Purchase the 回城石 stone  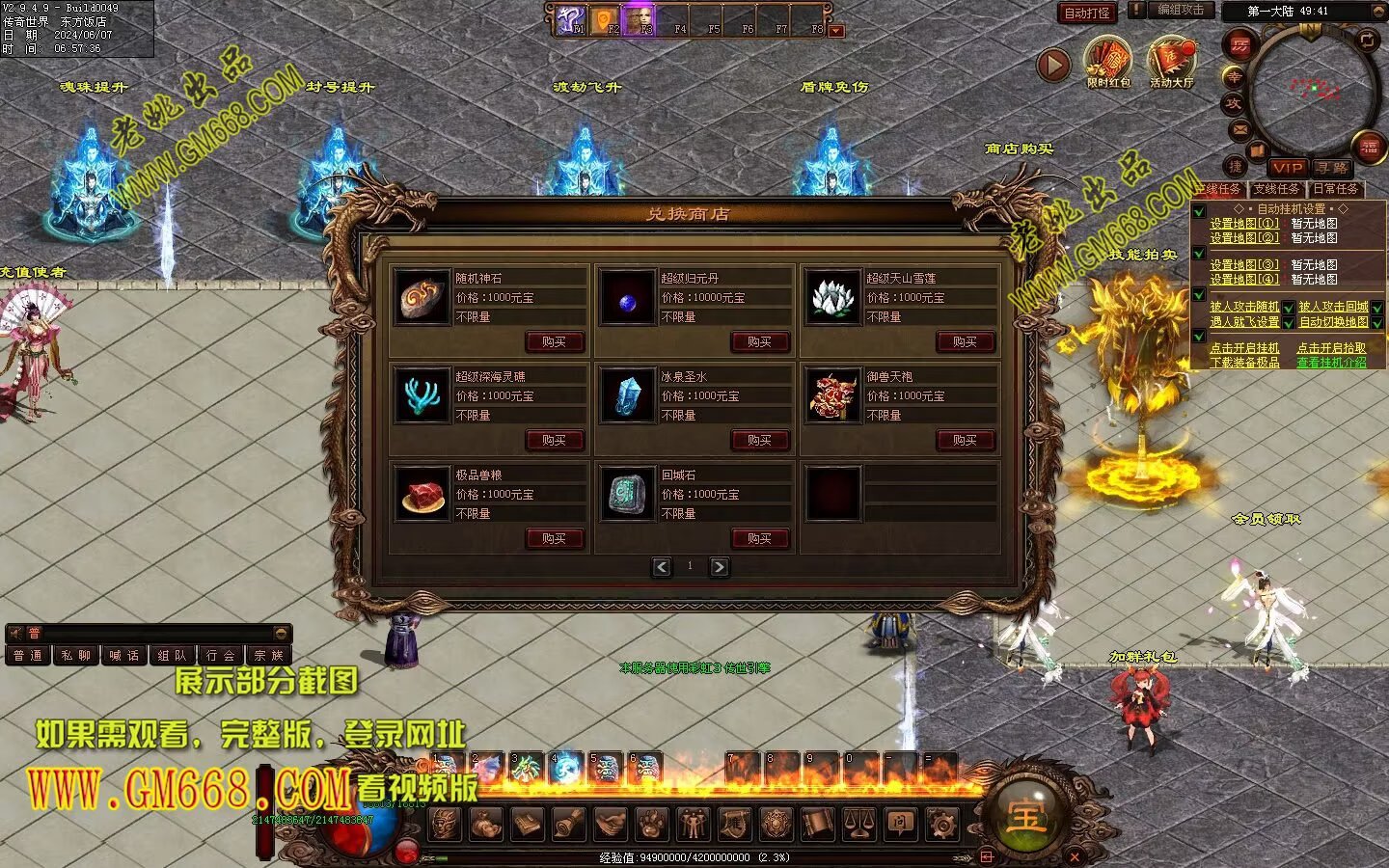759,538
